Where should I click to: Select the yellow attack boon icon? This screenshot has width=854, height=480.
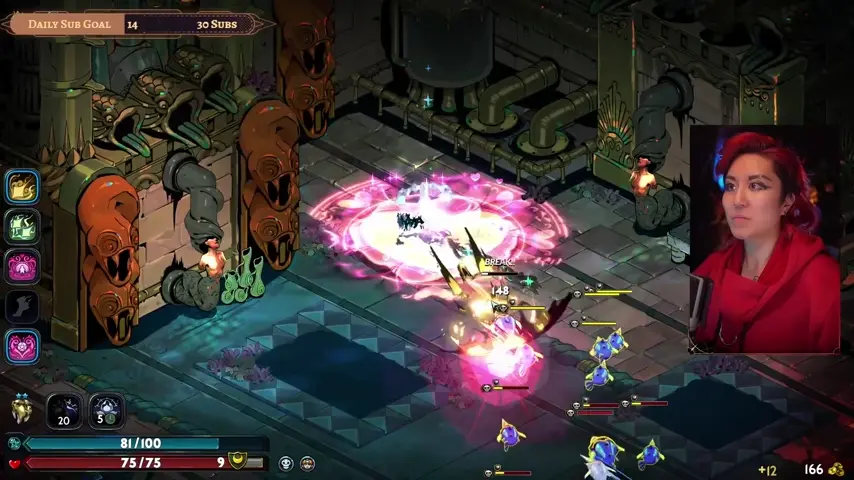click(22, 186)
